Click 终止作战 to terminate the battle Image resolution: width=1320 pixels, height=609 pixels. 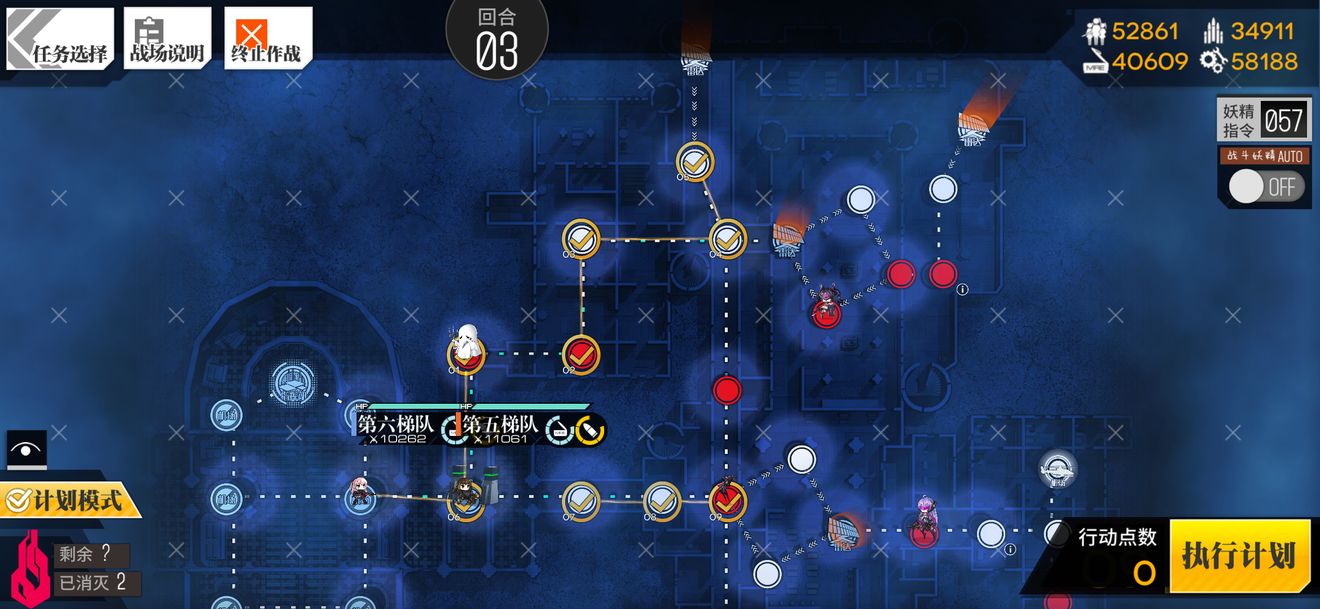pos(267,40)
